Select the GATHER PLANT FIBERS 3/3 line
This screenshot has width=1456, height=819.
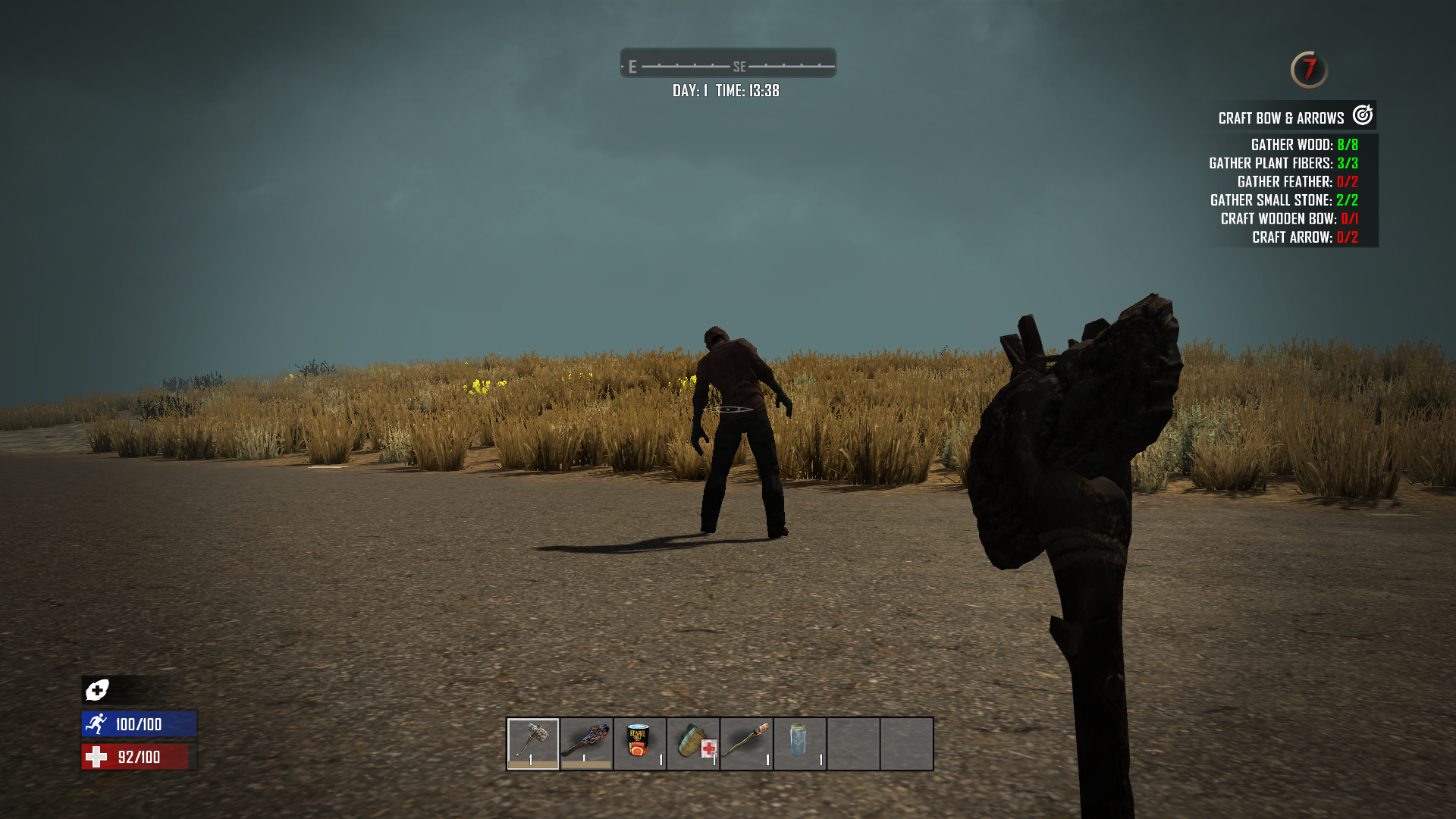click(x=1284, y=162)
